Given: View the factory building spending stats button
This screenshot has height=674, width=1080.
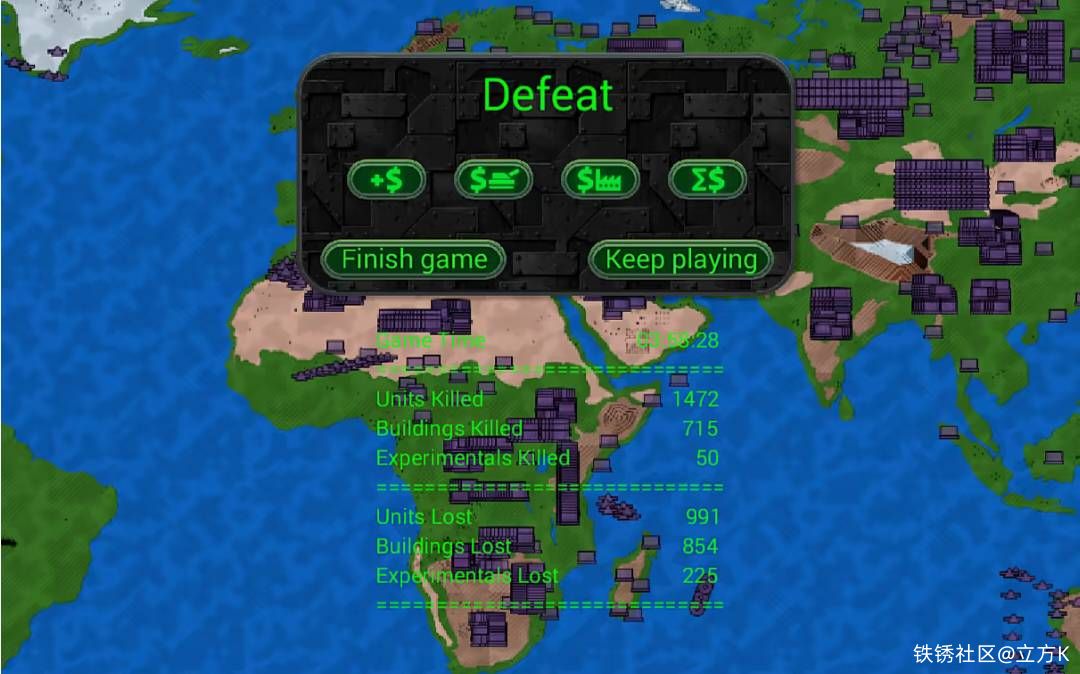Looking at the screenshot, I should [600, 180].
